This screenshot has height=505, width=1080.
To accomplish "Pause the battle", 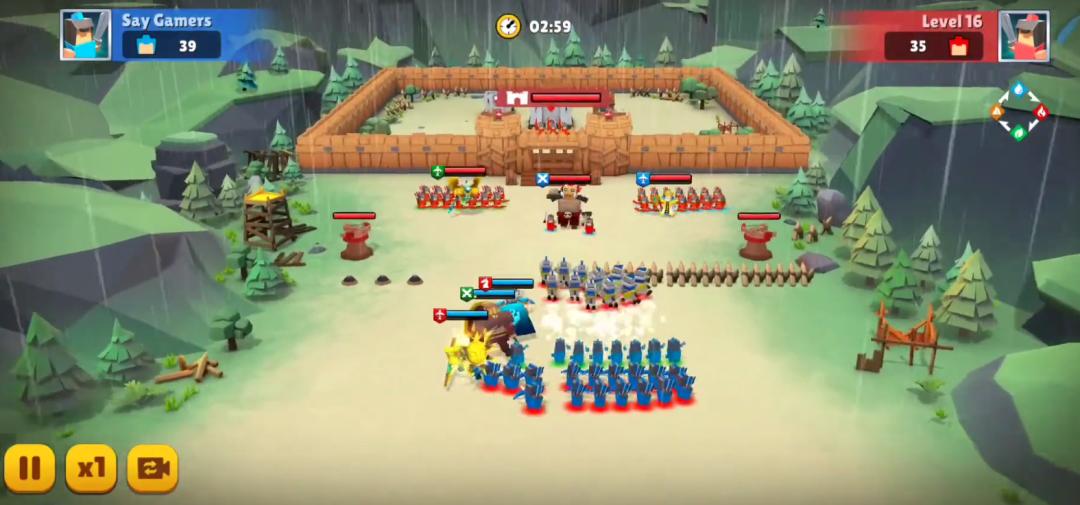I will (30, 468).
